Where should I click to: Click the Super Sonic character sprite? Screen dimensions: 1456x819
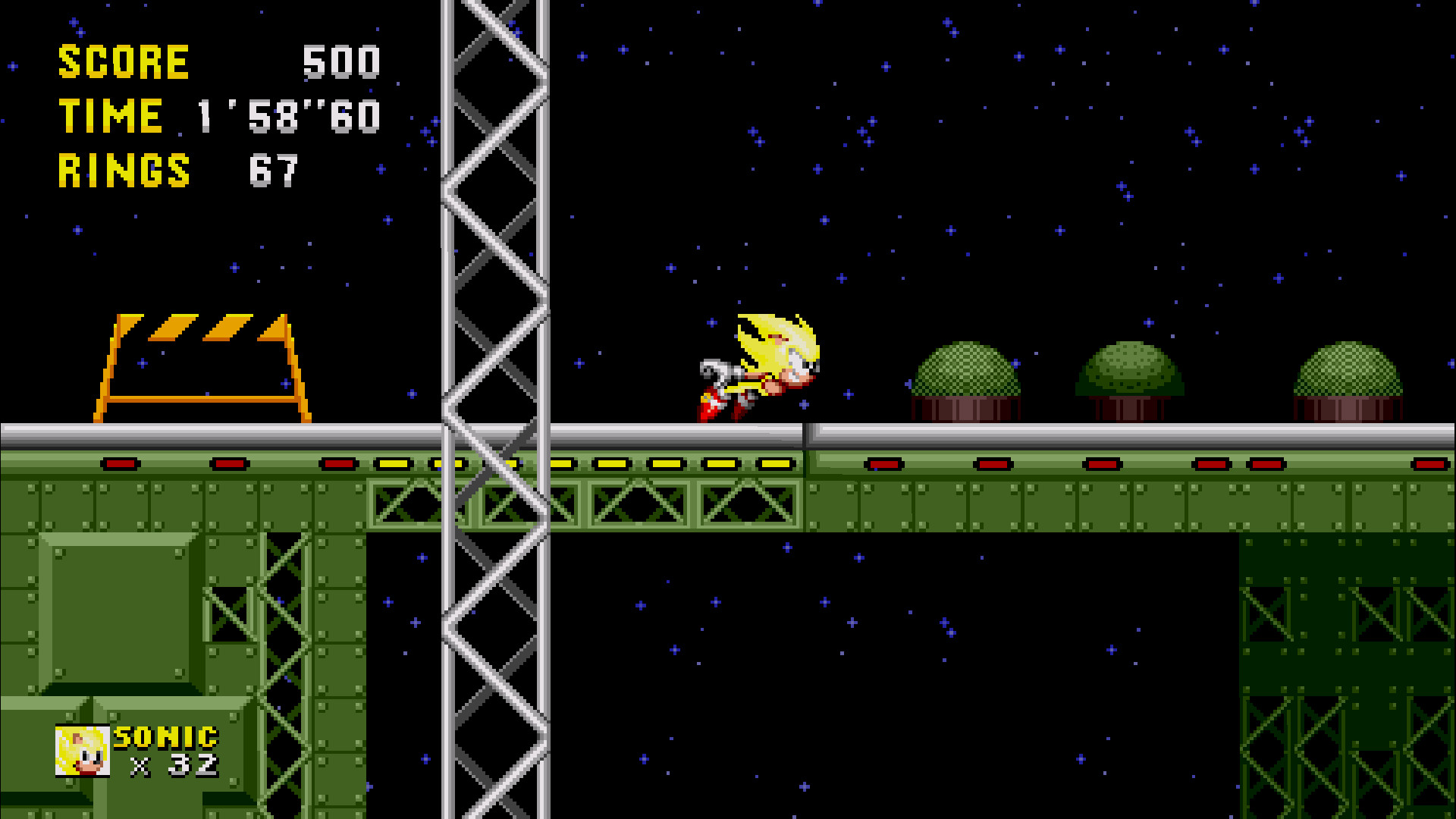pyautogui.click(x=758, y=364)
